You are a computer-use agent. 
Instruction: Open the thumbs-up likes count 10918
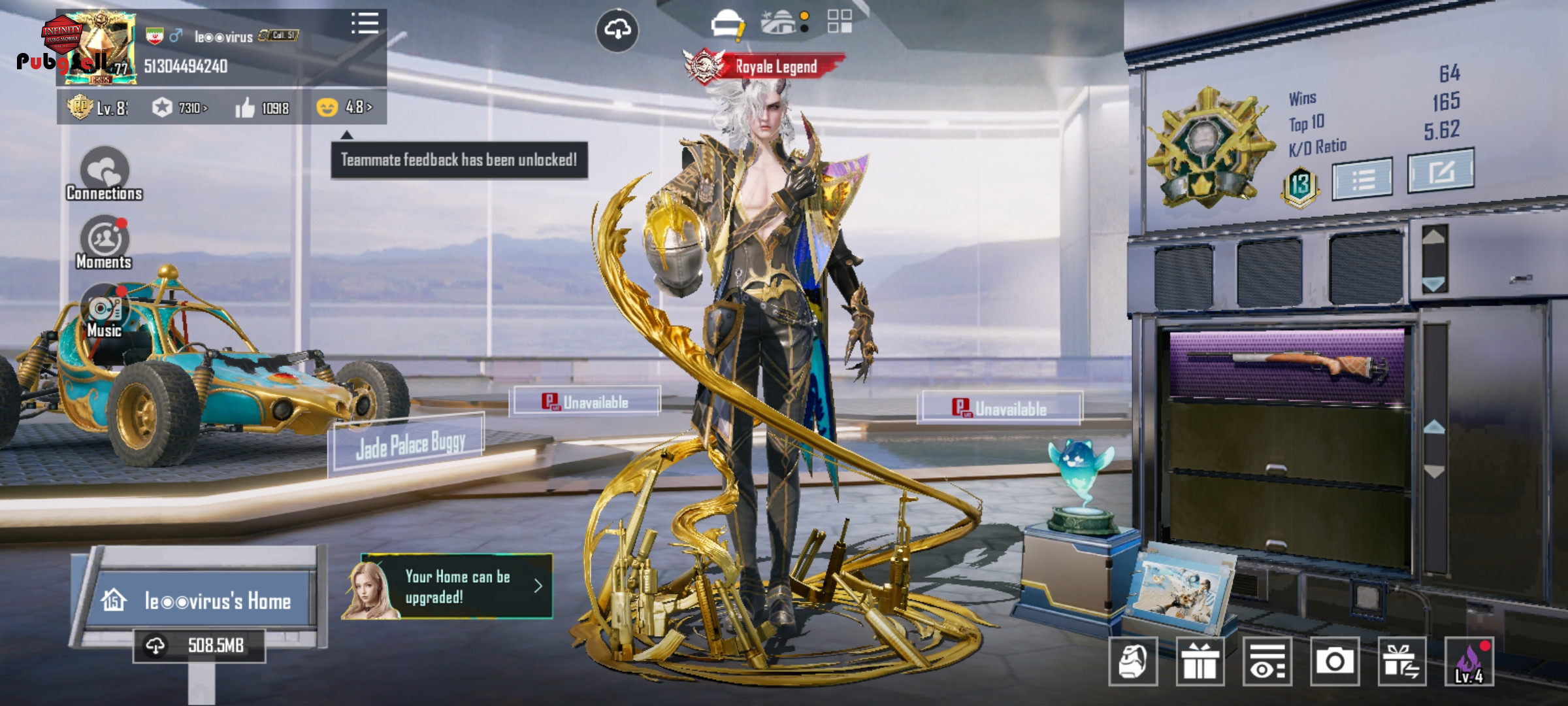262,108
